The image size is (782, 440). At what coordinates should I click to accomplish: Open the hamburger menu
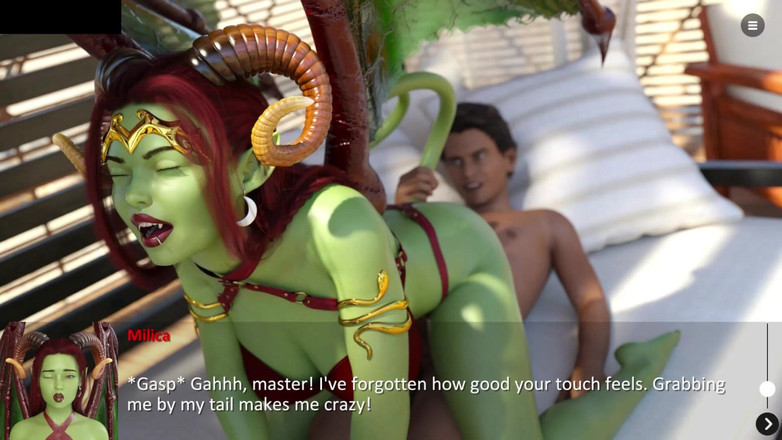click(x=752, y=26)
